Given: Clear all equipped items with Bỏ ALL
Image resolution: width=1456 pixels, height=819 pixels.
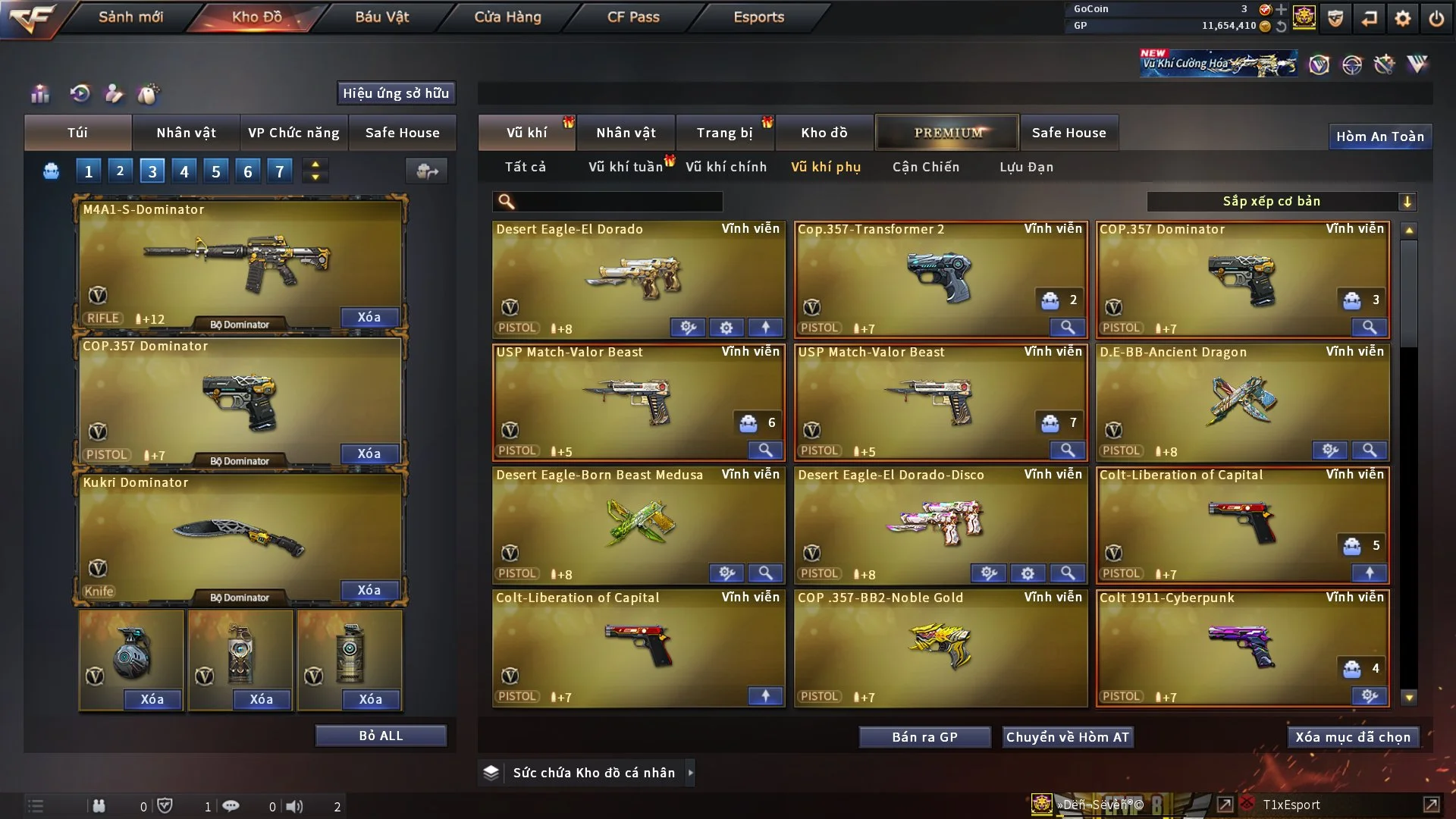Looking at the screenshot, I should 381,736.
